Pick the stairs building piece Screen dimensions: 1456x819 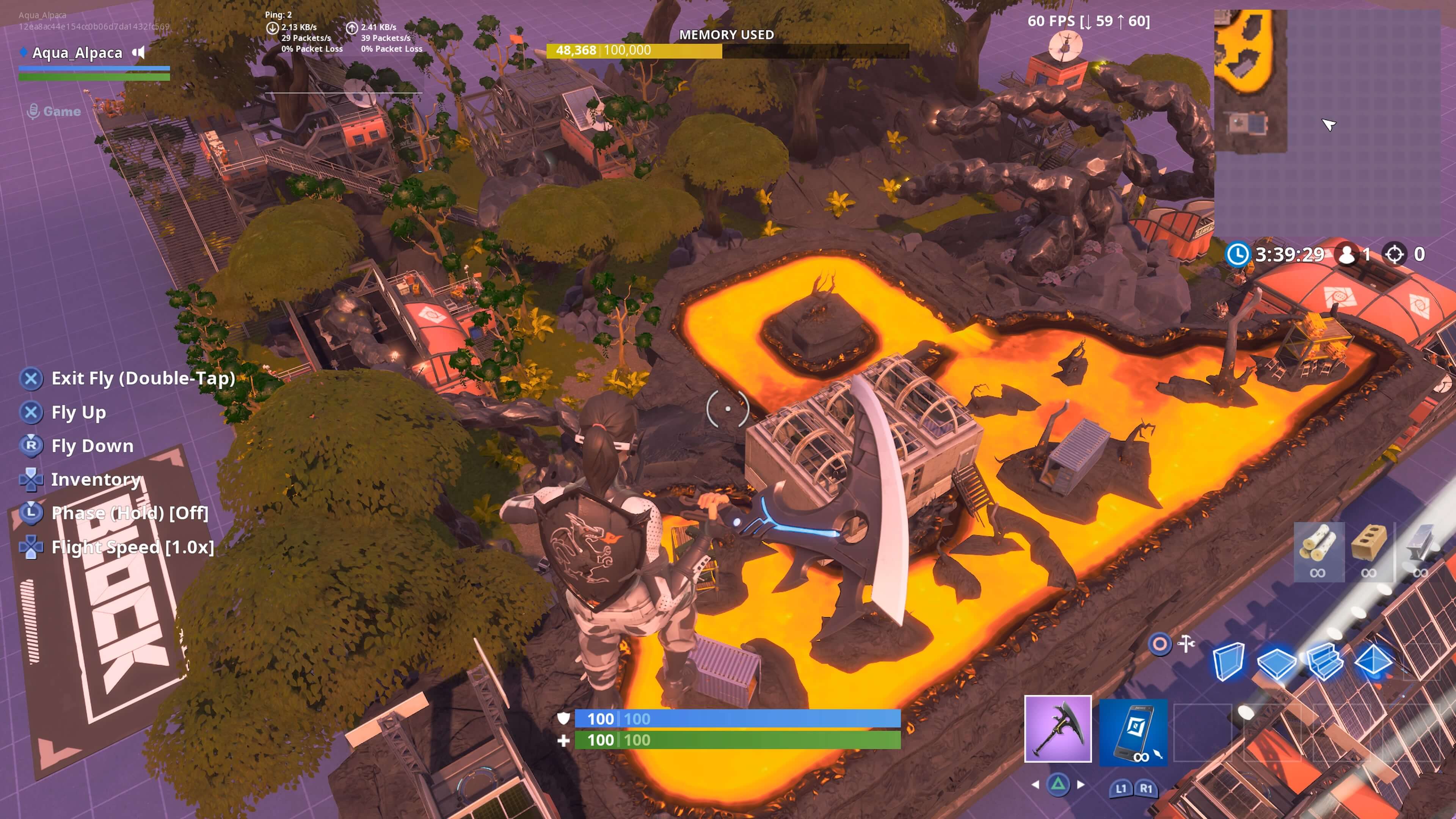pyautogui.click(x=1324, y=661)
